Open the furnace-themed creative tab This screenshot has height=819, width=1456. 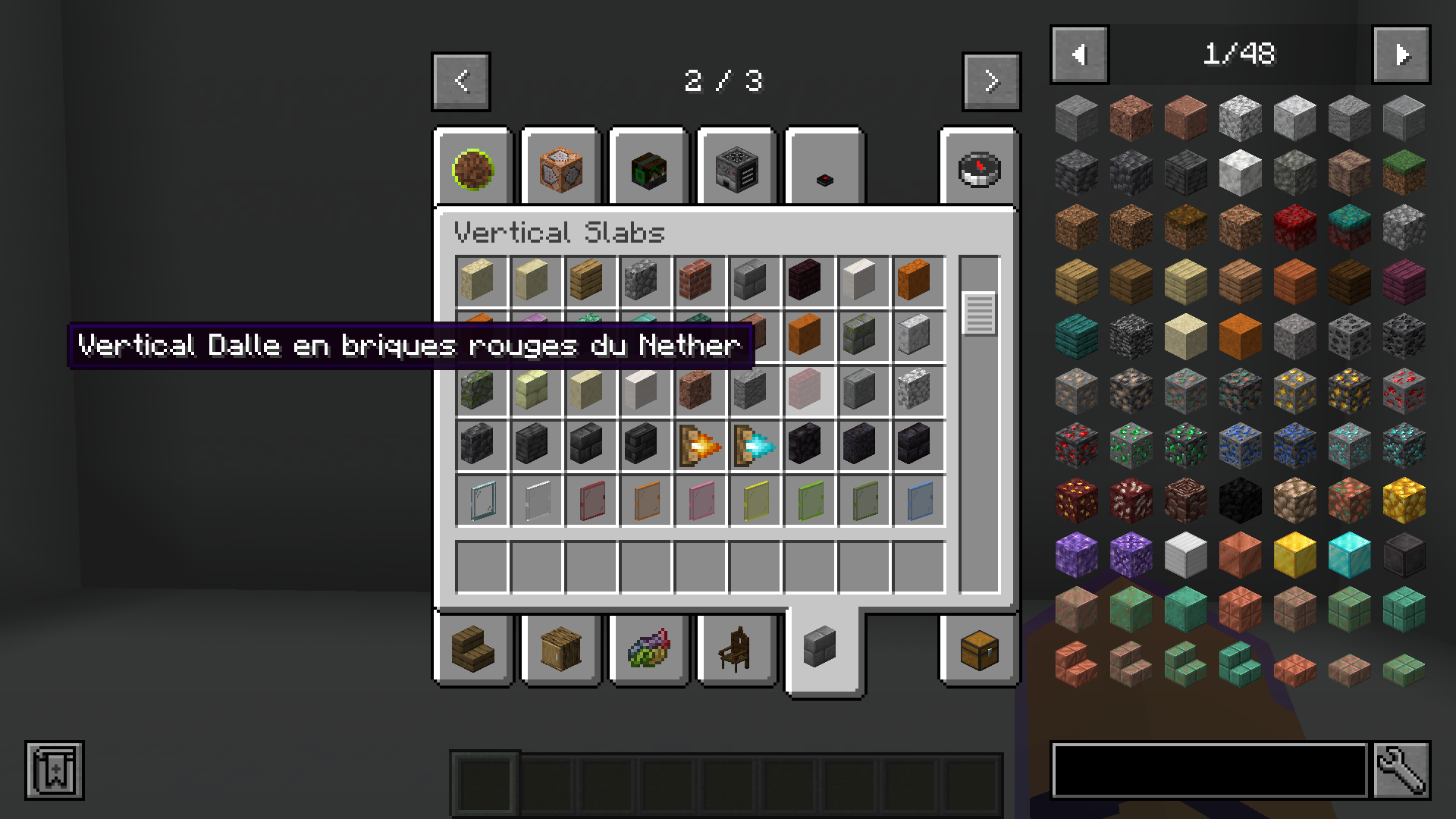pyautogui.click(x=736, y=167)
